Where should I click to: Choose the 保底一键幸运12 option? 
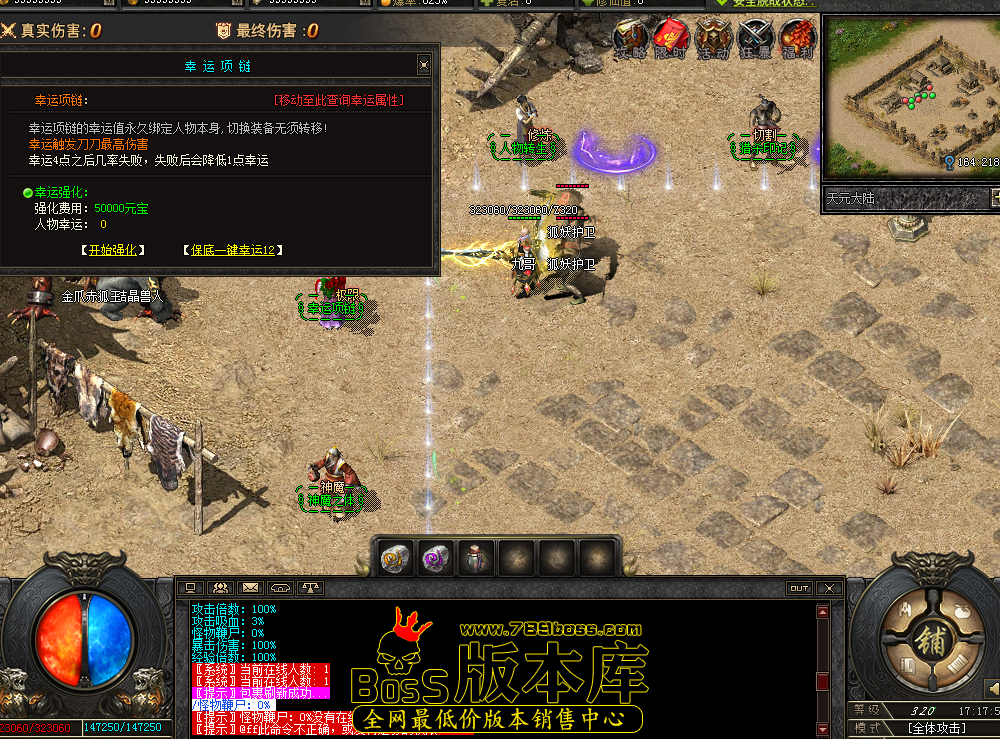point(232,250)
